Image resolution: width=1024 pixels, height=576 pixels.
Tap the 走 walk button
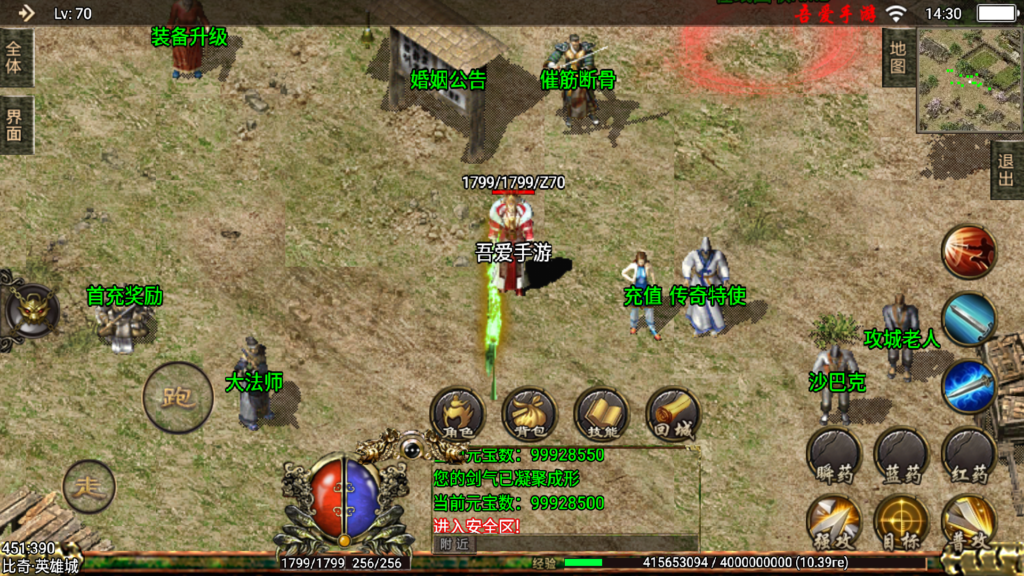pos(89,486)
